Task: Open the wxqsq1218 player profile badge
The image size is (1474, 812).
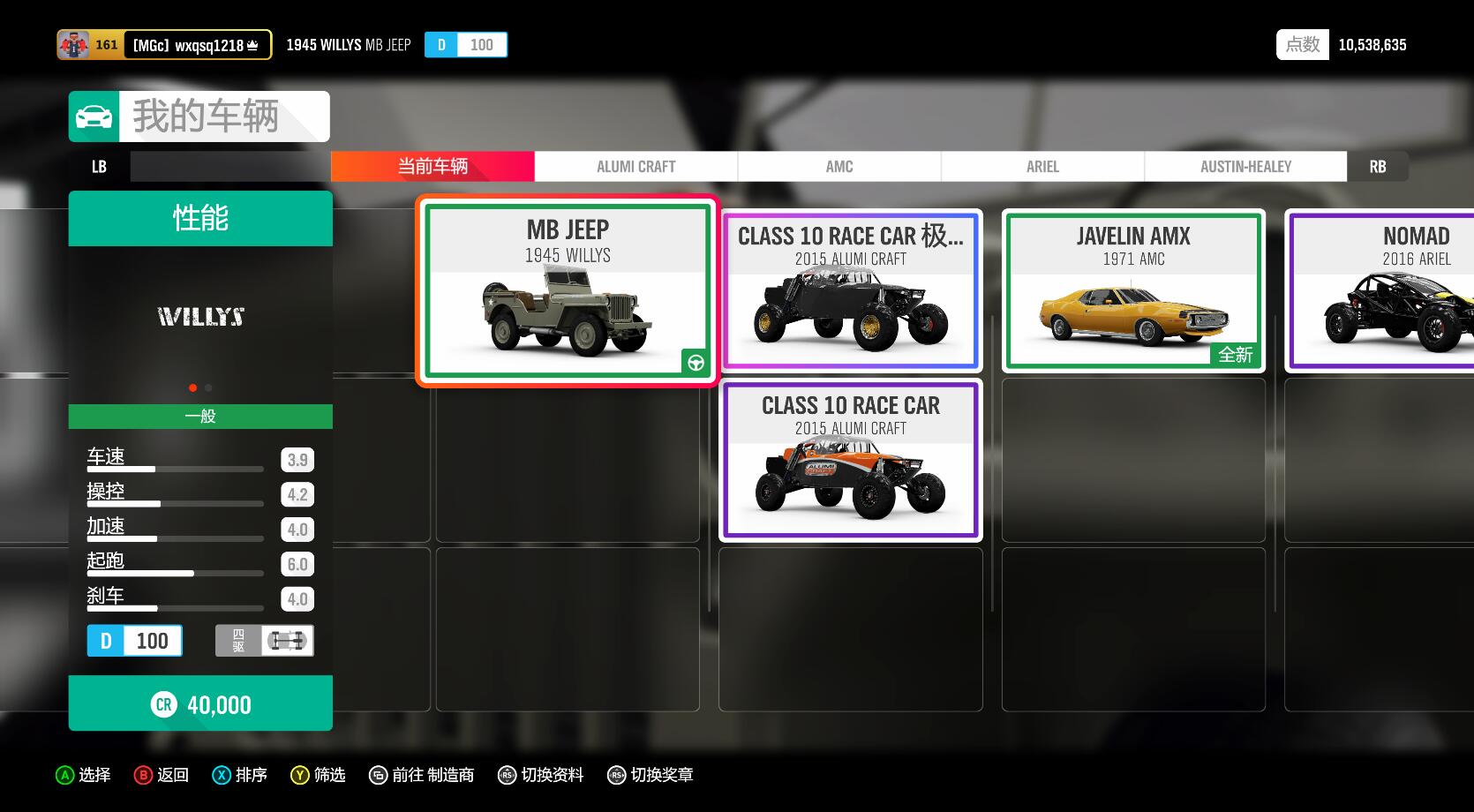Action: [164, 45]
